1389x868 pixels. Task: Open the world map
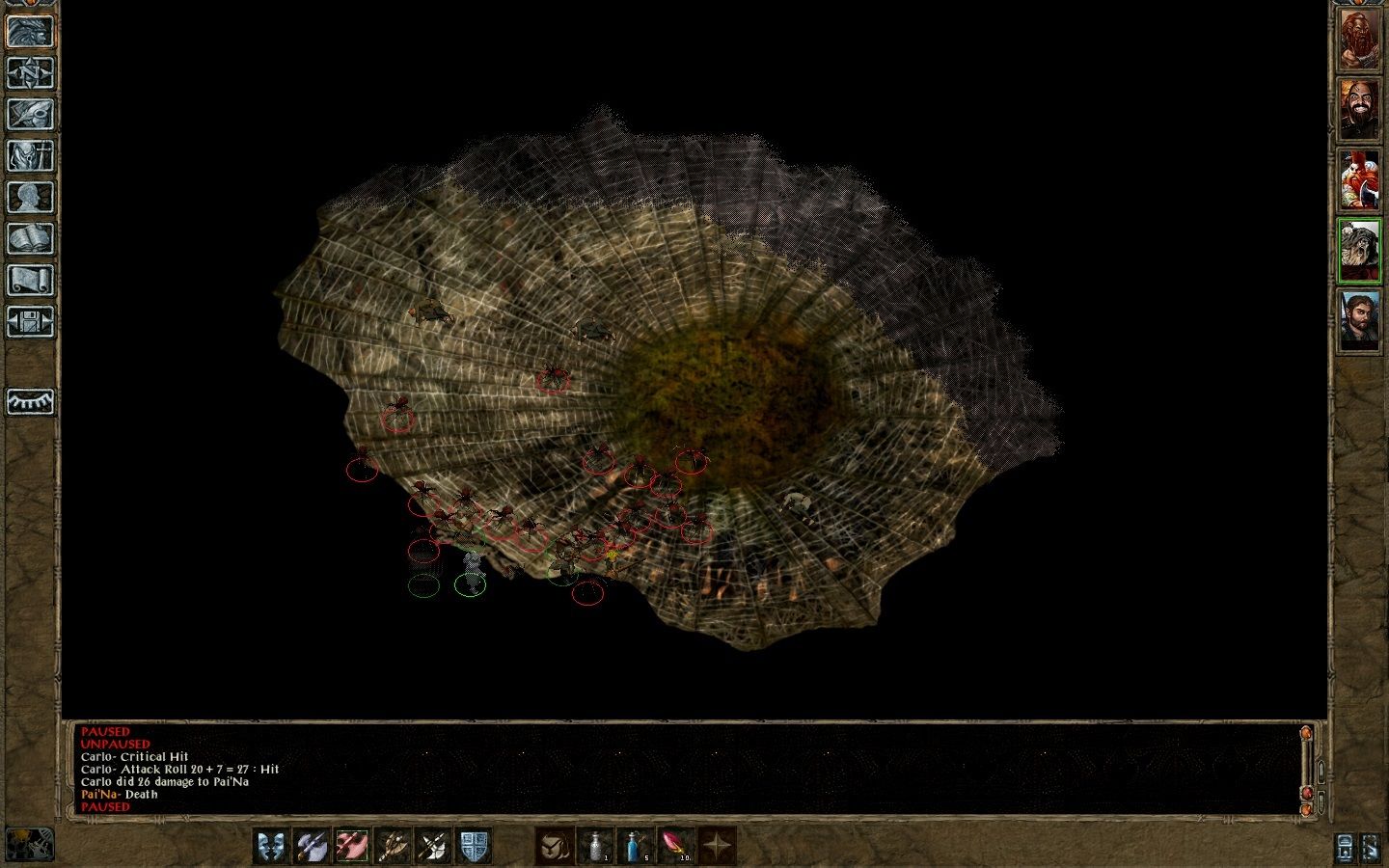(28, 70)
